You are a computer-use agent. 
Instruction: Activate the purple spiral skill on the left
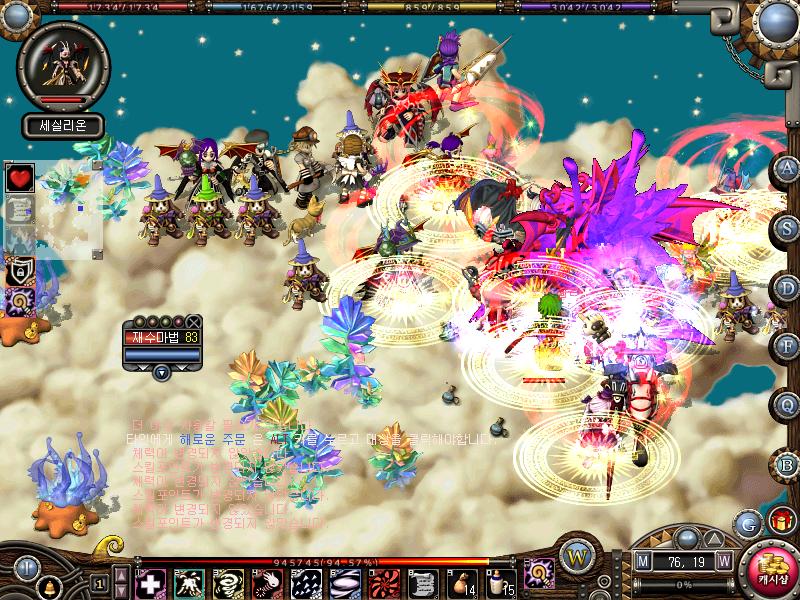[20, 300]
